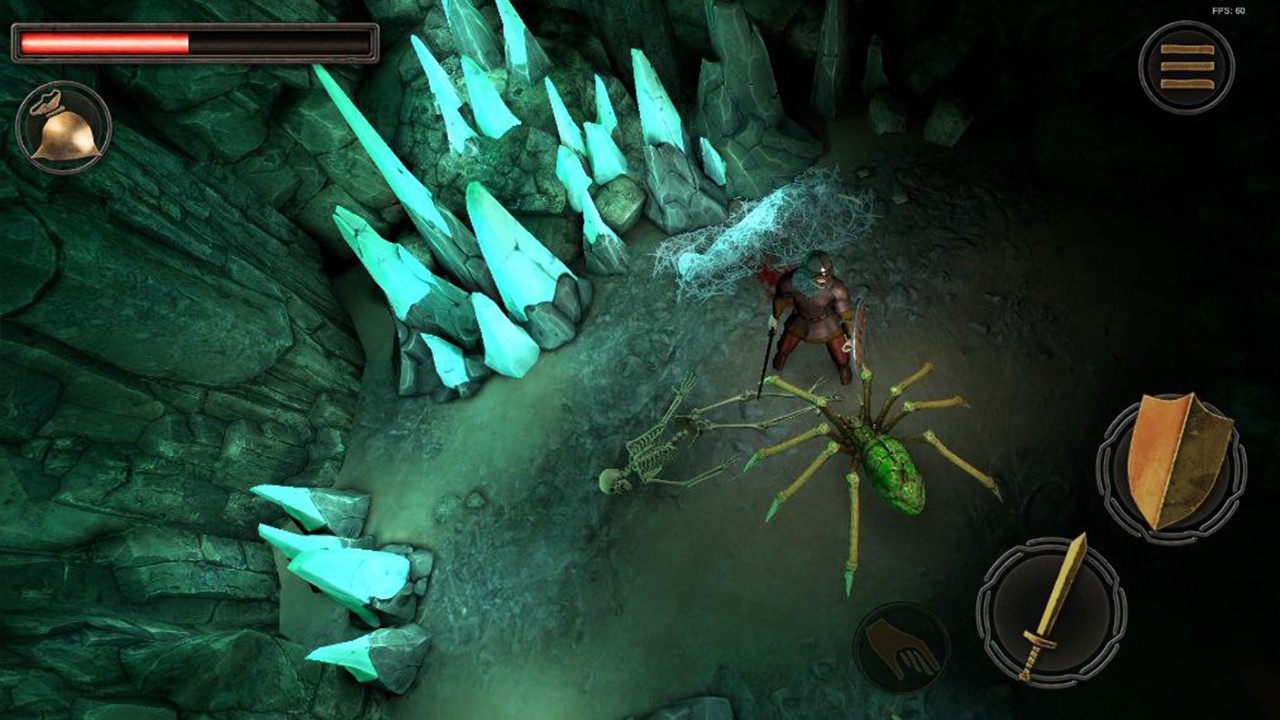The width and height of the screenshot is (1280, 720).
Task: Tap the hand interact button
Action: pos(900,648)
